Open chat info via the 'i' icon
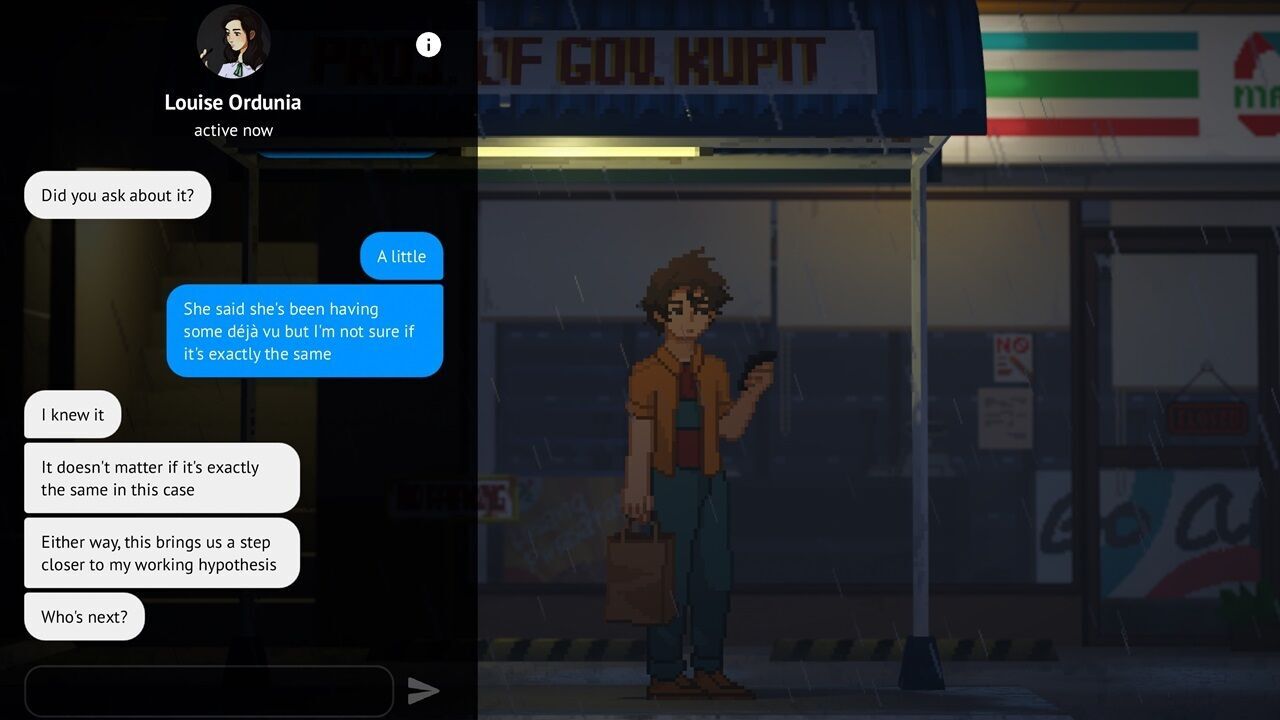The image size is (1280, 720). coord(428,44)
